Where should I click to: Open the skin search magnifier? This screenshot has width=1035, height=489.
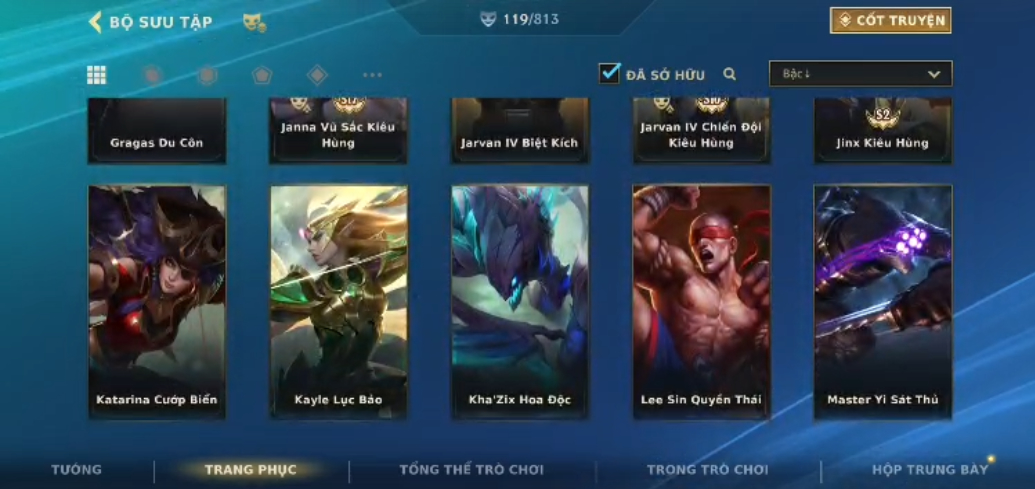click(730, 74)
